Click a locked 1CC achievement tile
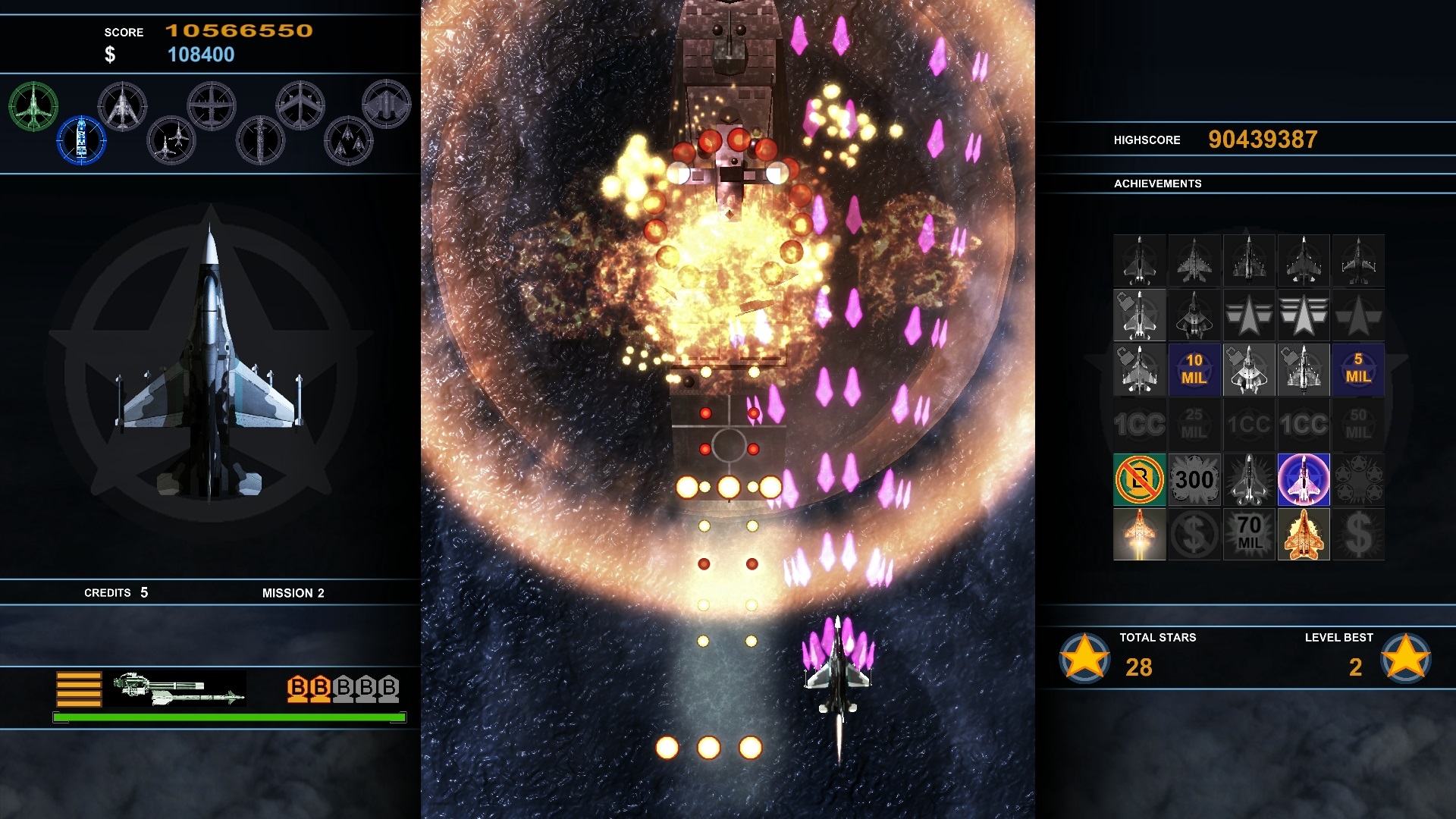The width and height of the screenshot is (1456, 819). tap(1140, 425)
